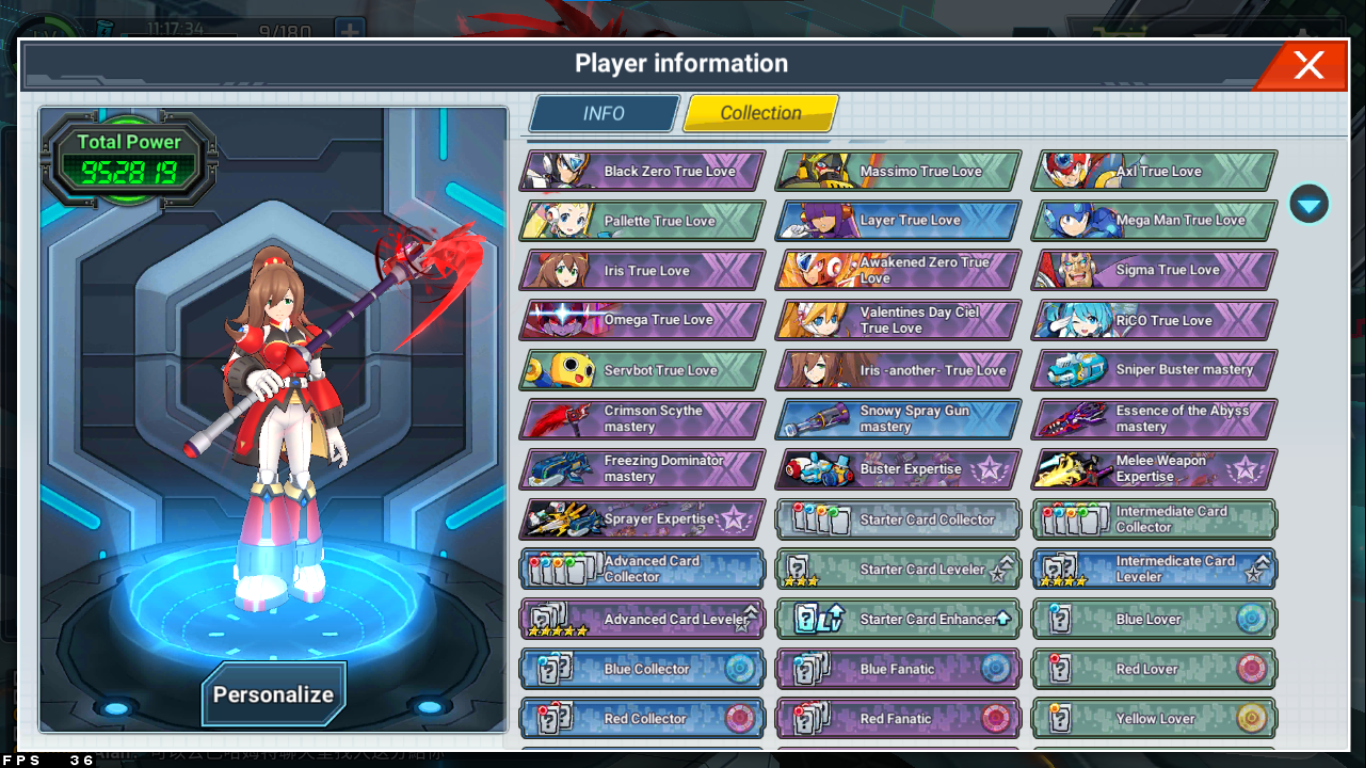
Task: Select the Mega Man True Love title
Action: coord(1154,220)
